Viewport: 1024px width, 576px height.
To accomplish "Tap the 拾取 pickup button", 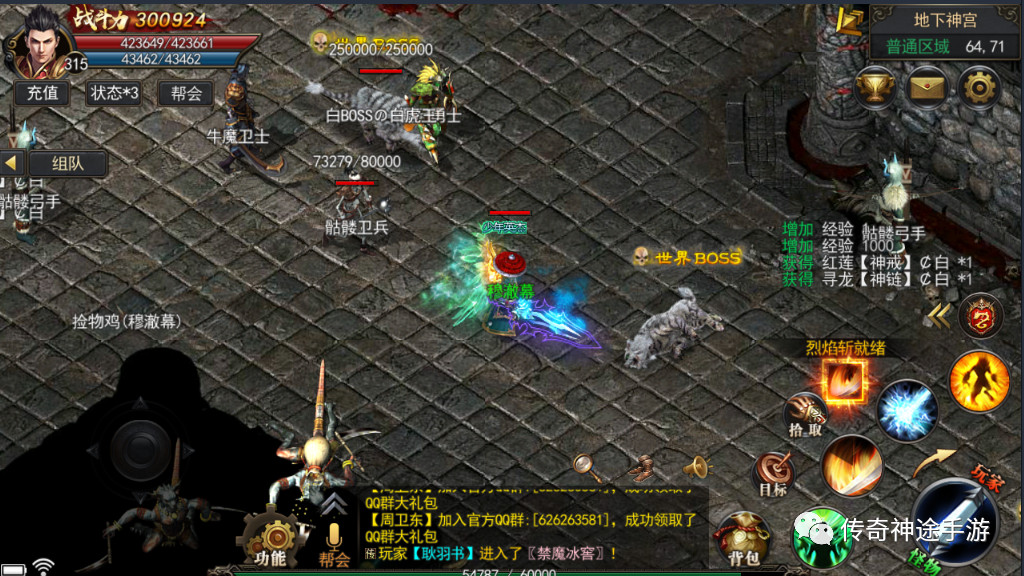I will pyautogui.click(x=805, y=412).
